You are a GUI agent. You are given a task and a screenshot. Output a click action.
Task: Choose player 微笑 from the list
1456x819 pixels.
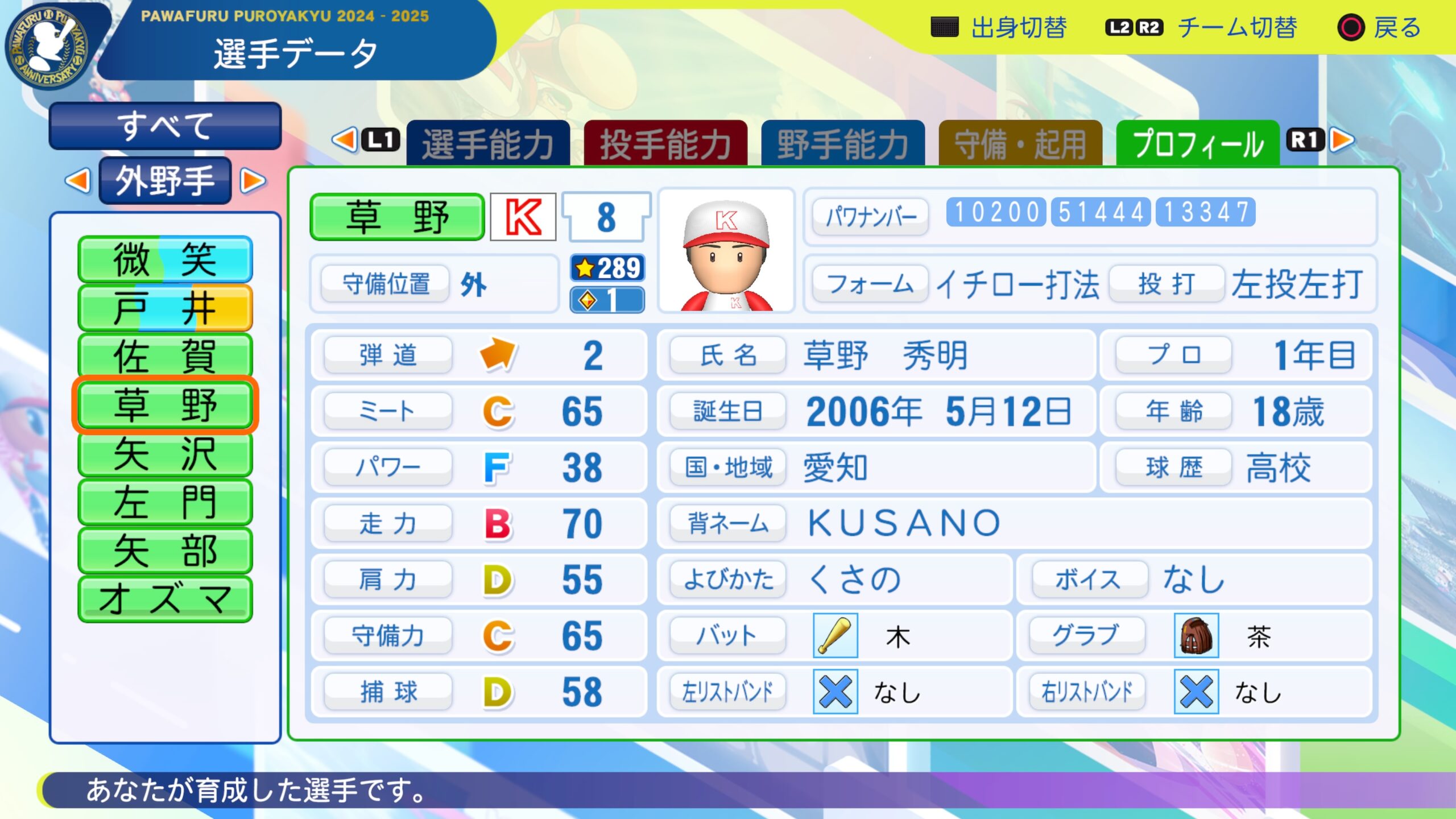[165, 259]
